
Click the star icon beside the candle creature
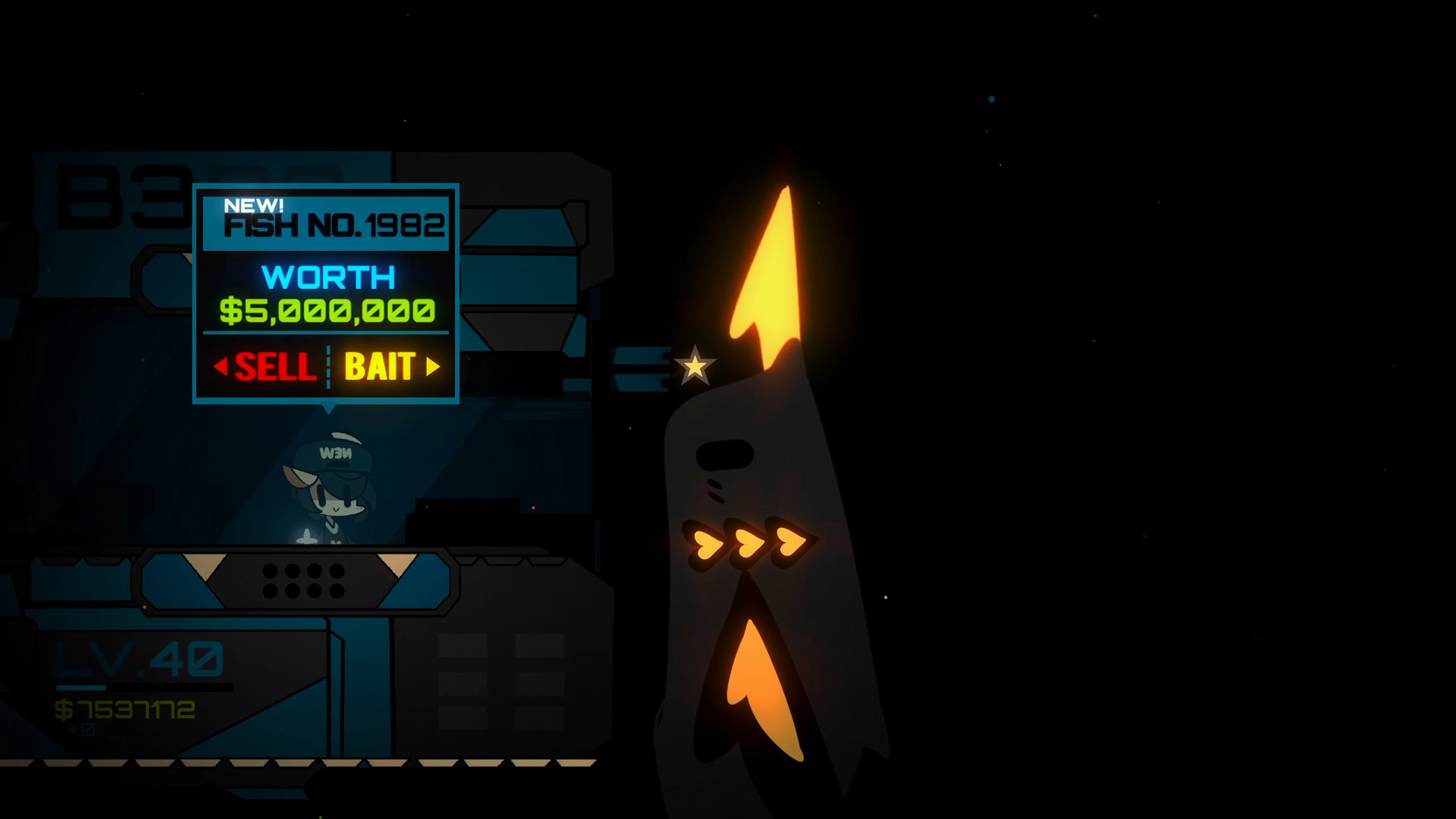[695, 366]
